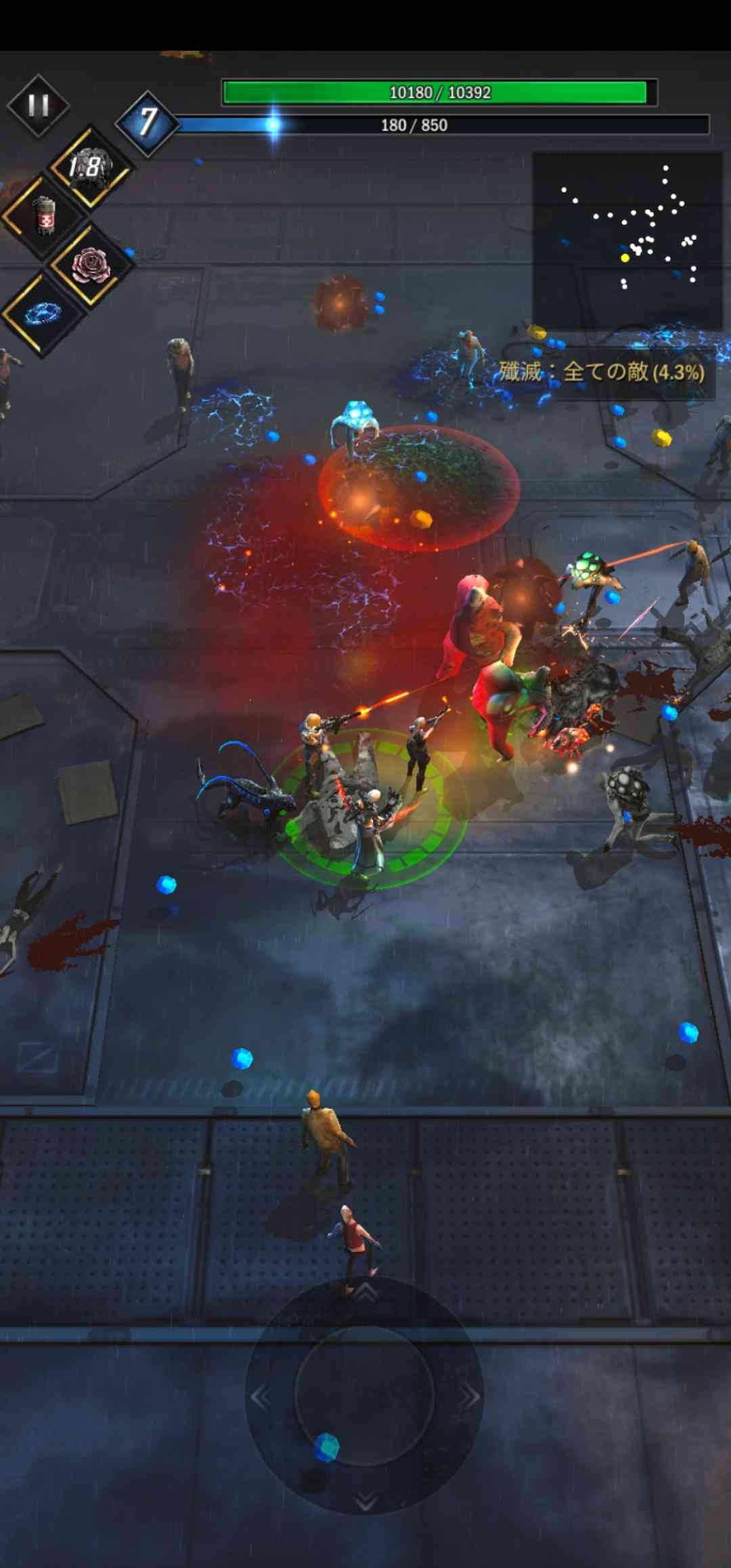Tap the virtual joystick's left arrow
The width and height of the screenshot is (731, 1568).
(261, 1396)
